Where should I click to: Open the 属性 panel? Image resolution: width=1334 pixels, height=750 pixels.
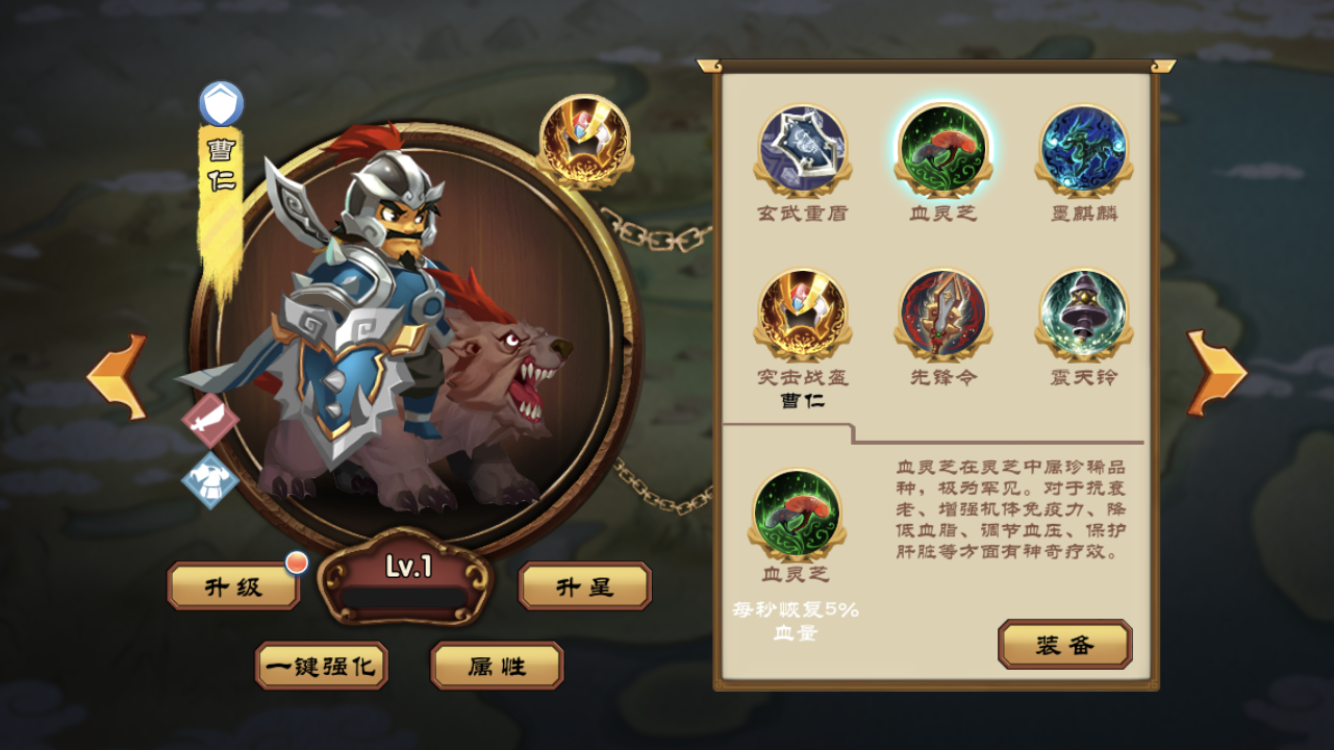(x=496, y=666)
